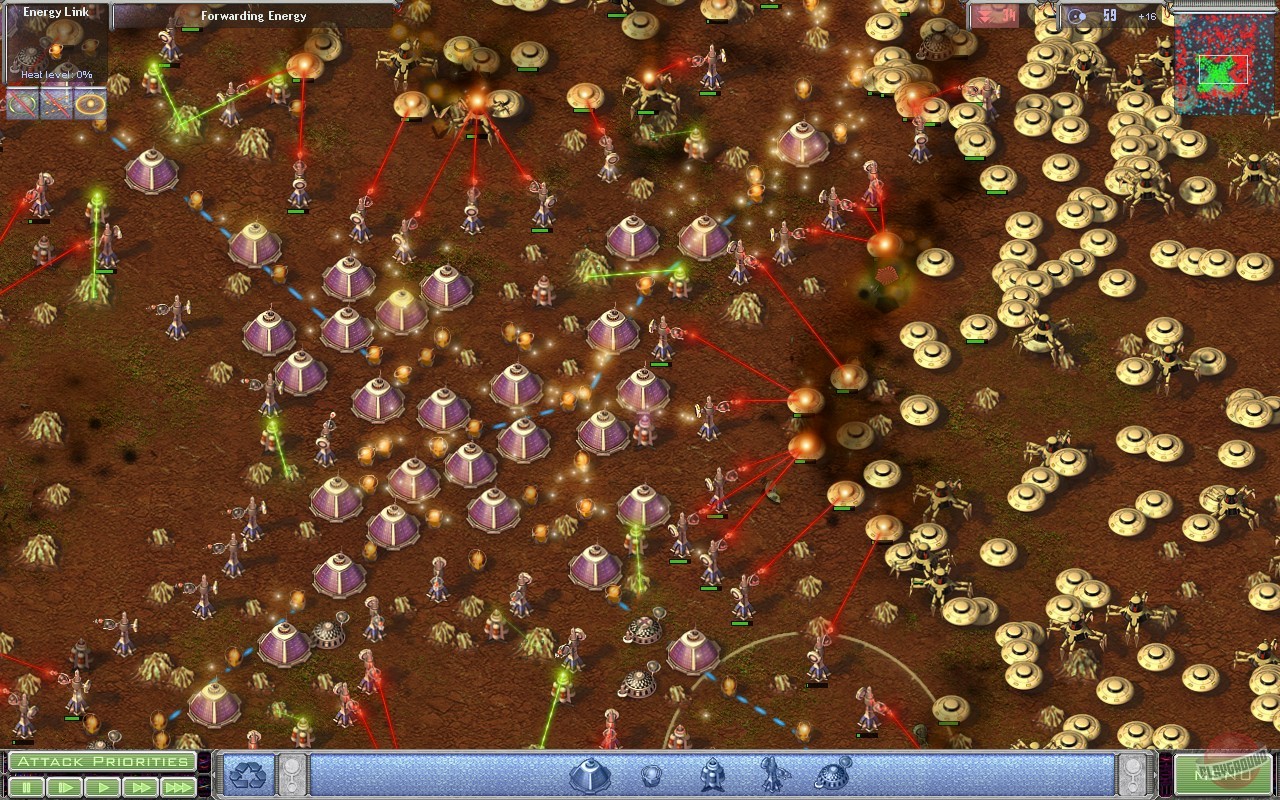Toggle the crossed projectile ability icon
Screen dimensions: 1280x800
[55, 104]
